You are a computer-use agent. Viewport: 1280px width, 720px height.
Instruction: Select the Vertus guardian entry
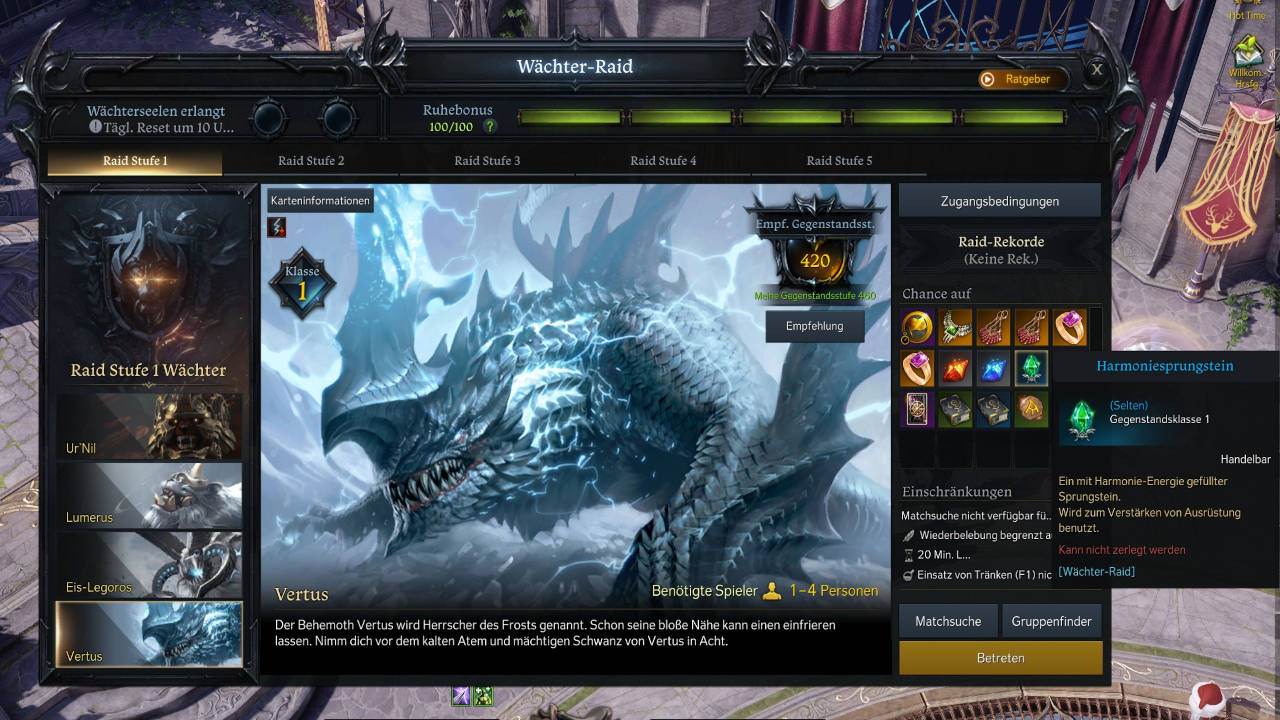coord(149,634)
